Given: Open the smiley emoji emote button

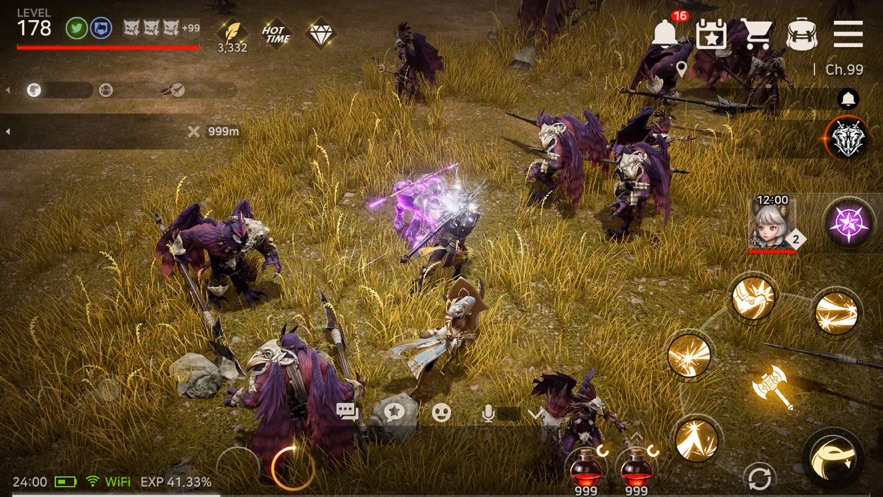Looking at the screenshot, I should tap(441, 411).
